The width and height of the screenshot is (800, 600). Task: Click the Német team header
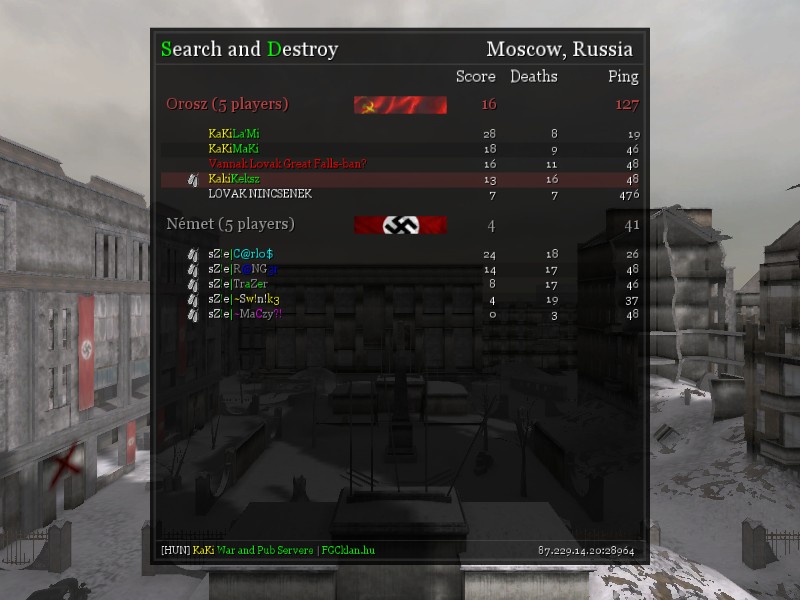[230, 224]
